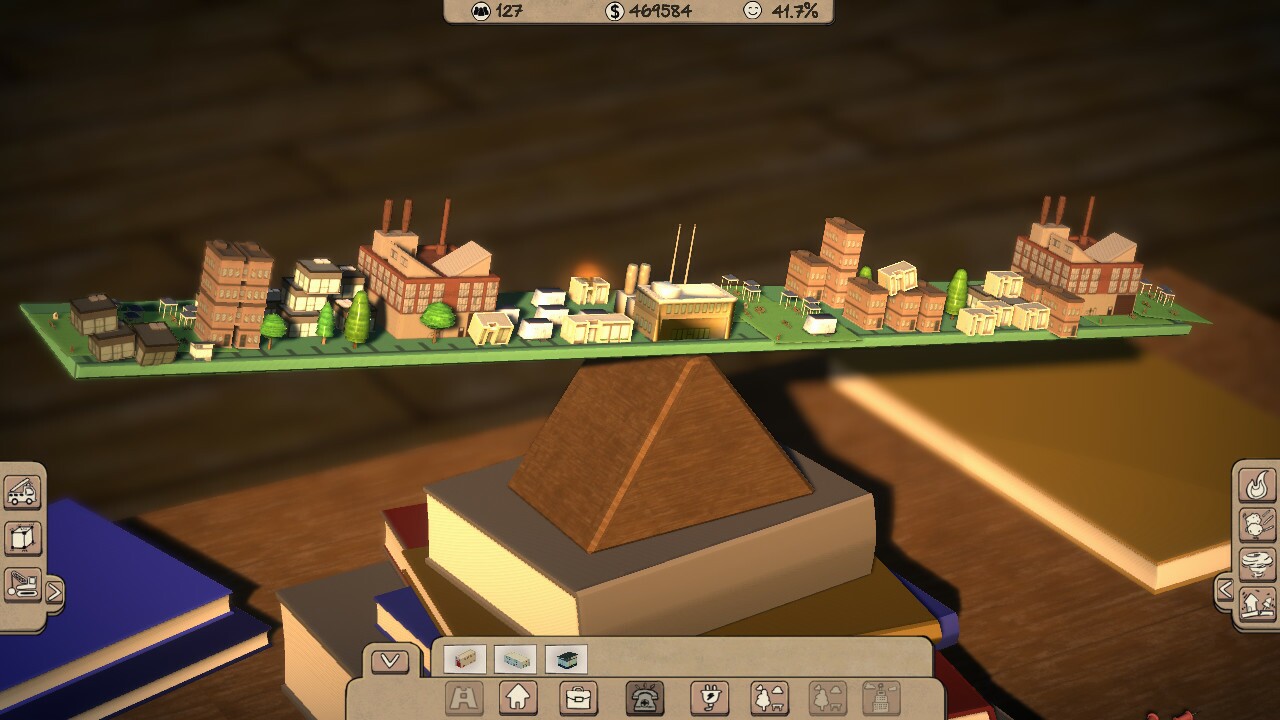Trigger the earthquake disaster
The height and width of the screenshot is (720, 1280).
pos(1257,600)
